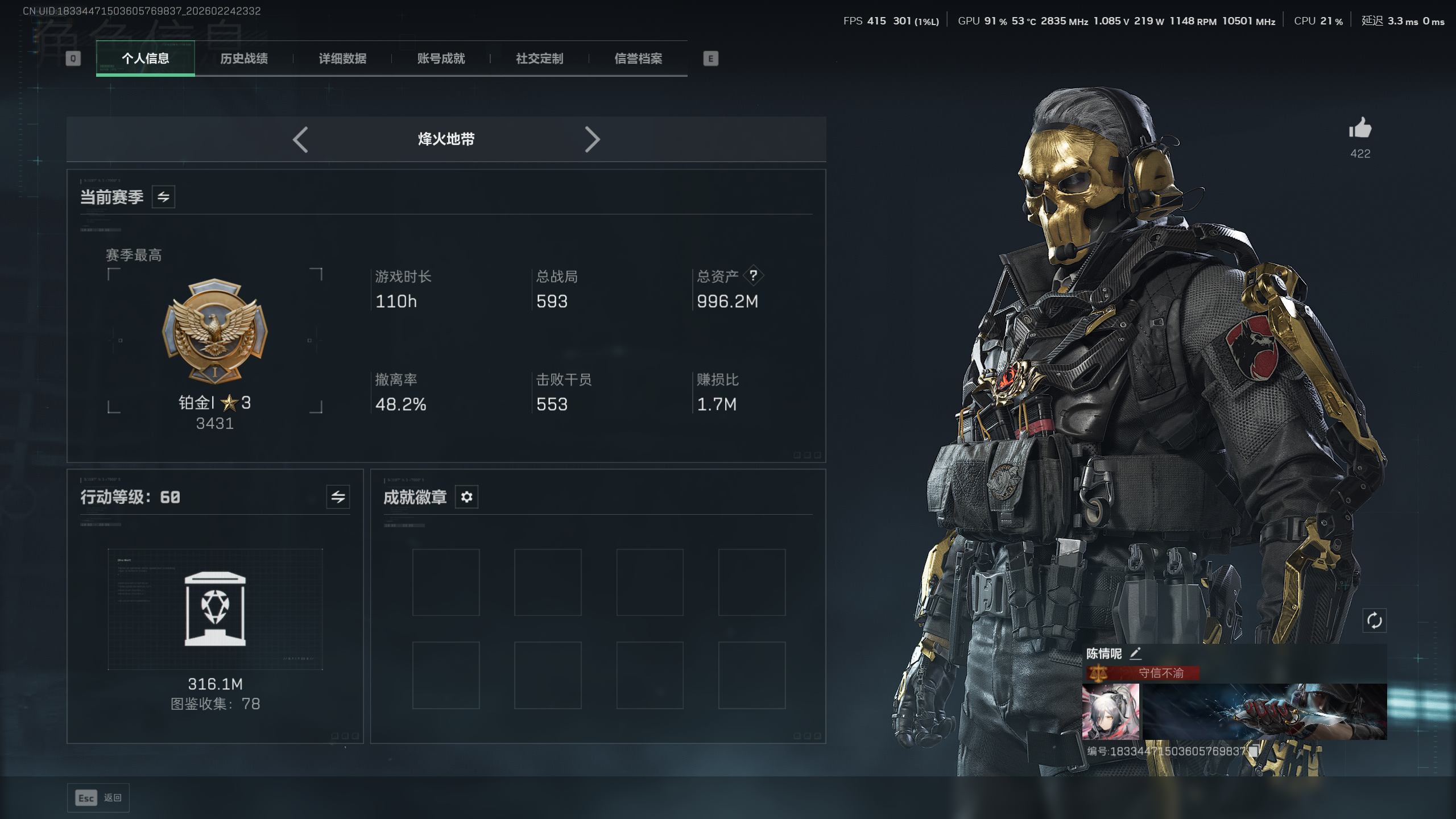
Task: Show the 账号成就 tab
Action: 441,59
